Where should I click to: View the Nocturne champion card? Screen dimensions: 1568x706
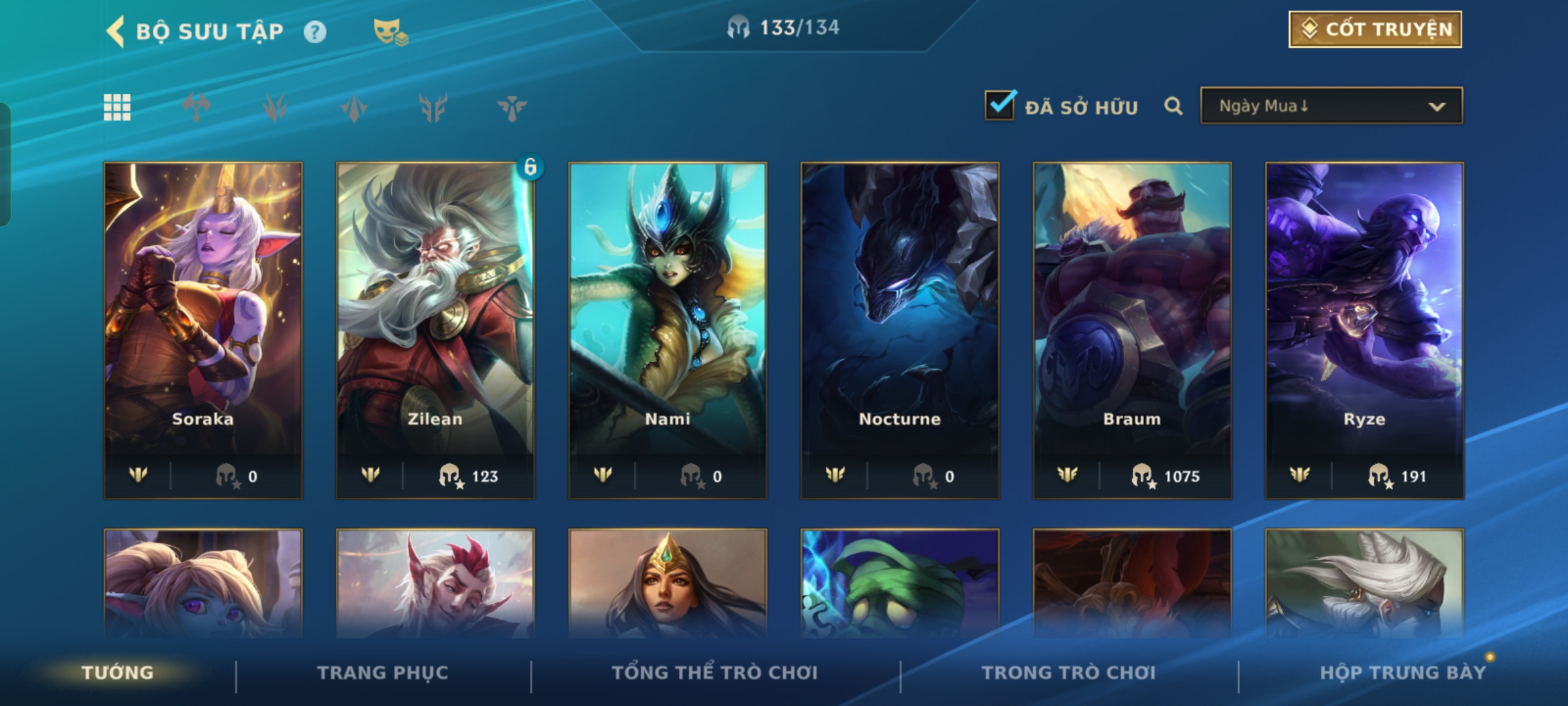point(900,330)
